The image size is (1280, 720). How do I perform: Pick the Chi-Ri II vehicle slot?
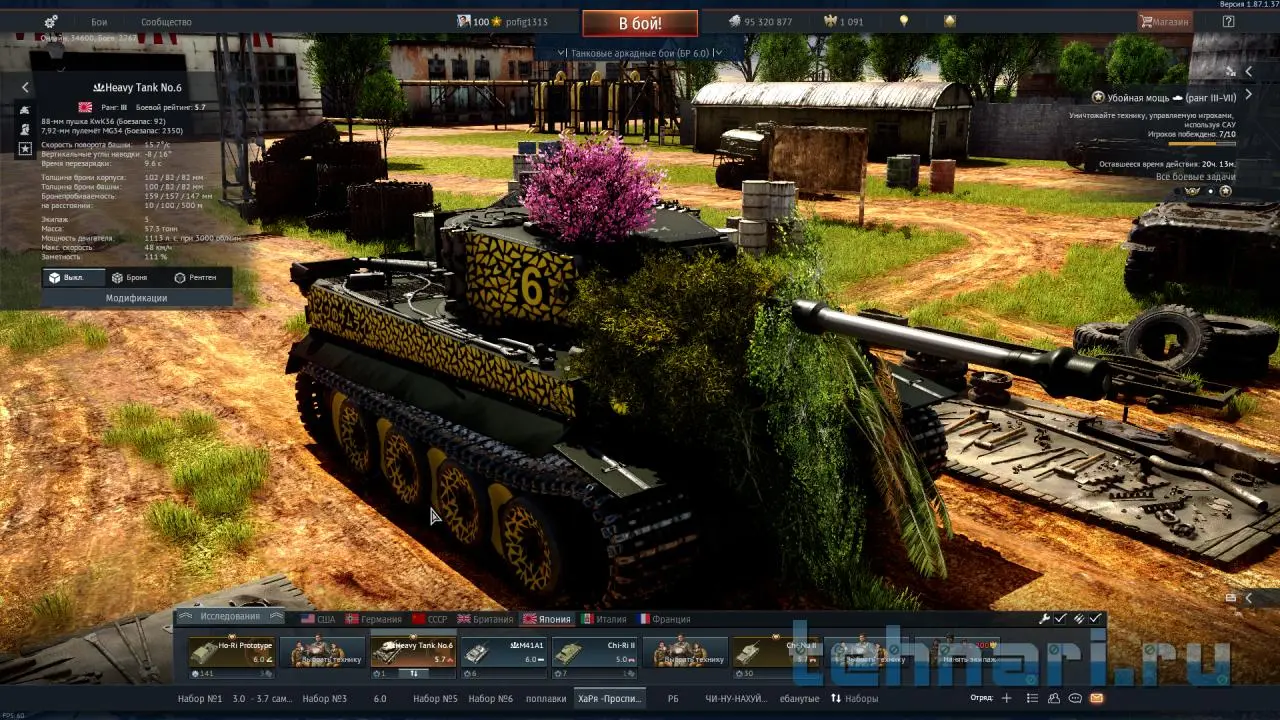(x=595, y=652)
